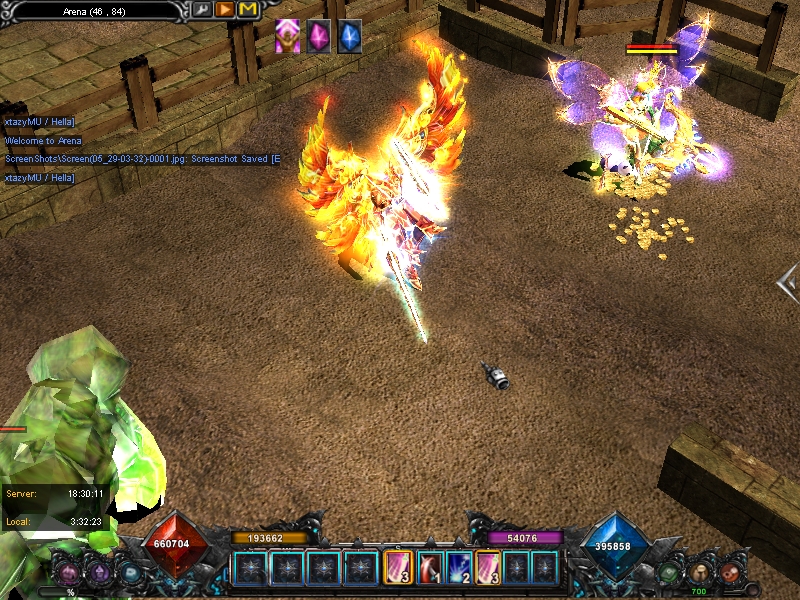
Task: Click the light blue round menu button
Action: 130,573
